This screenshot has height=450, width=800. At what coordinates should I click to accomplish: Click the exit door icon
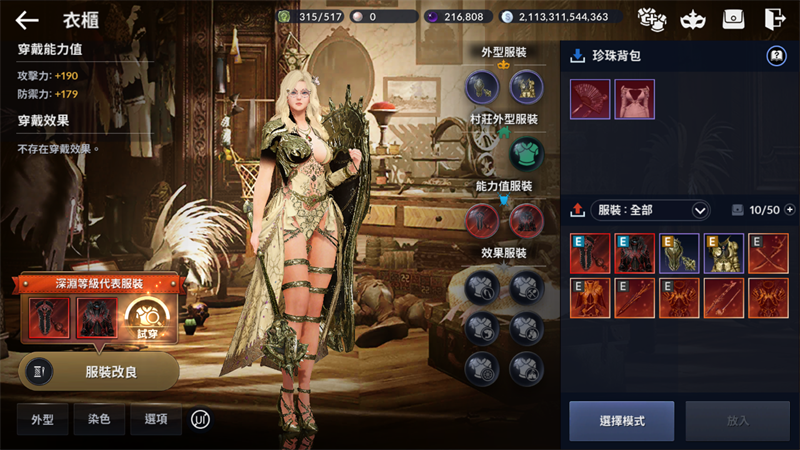click(x=773, y=19)
